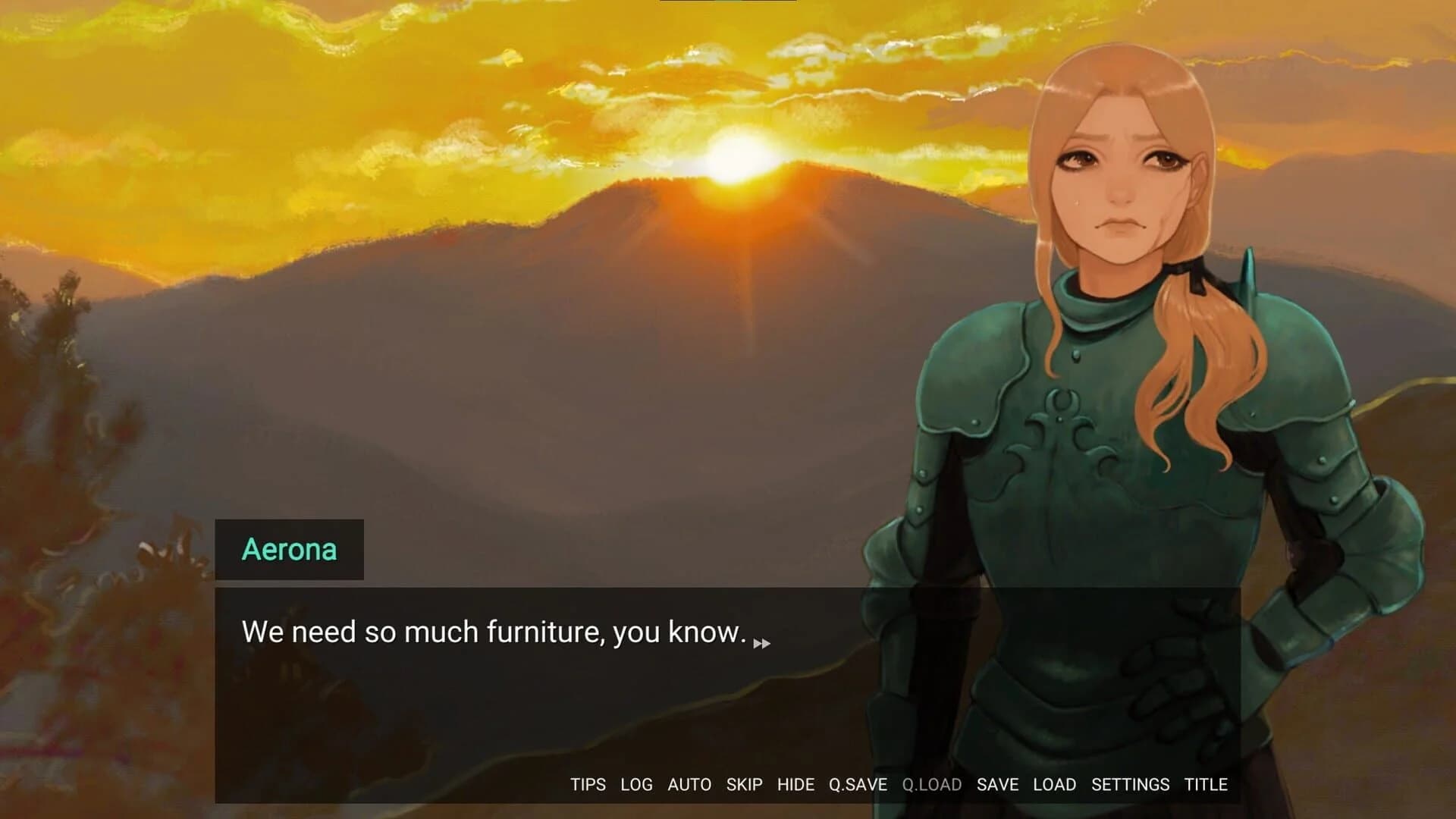Toggle SKIP mode to fast-forward dialogue
Screen dimensions: 1456x819
click(744, 785)
